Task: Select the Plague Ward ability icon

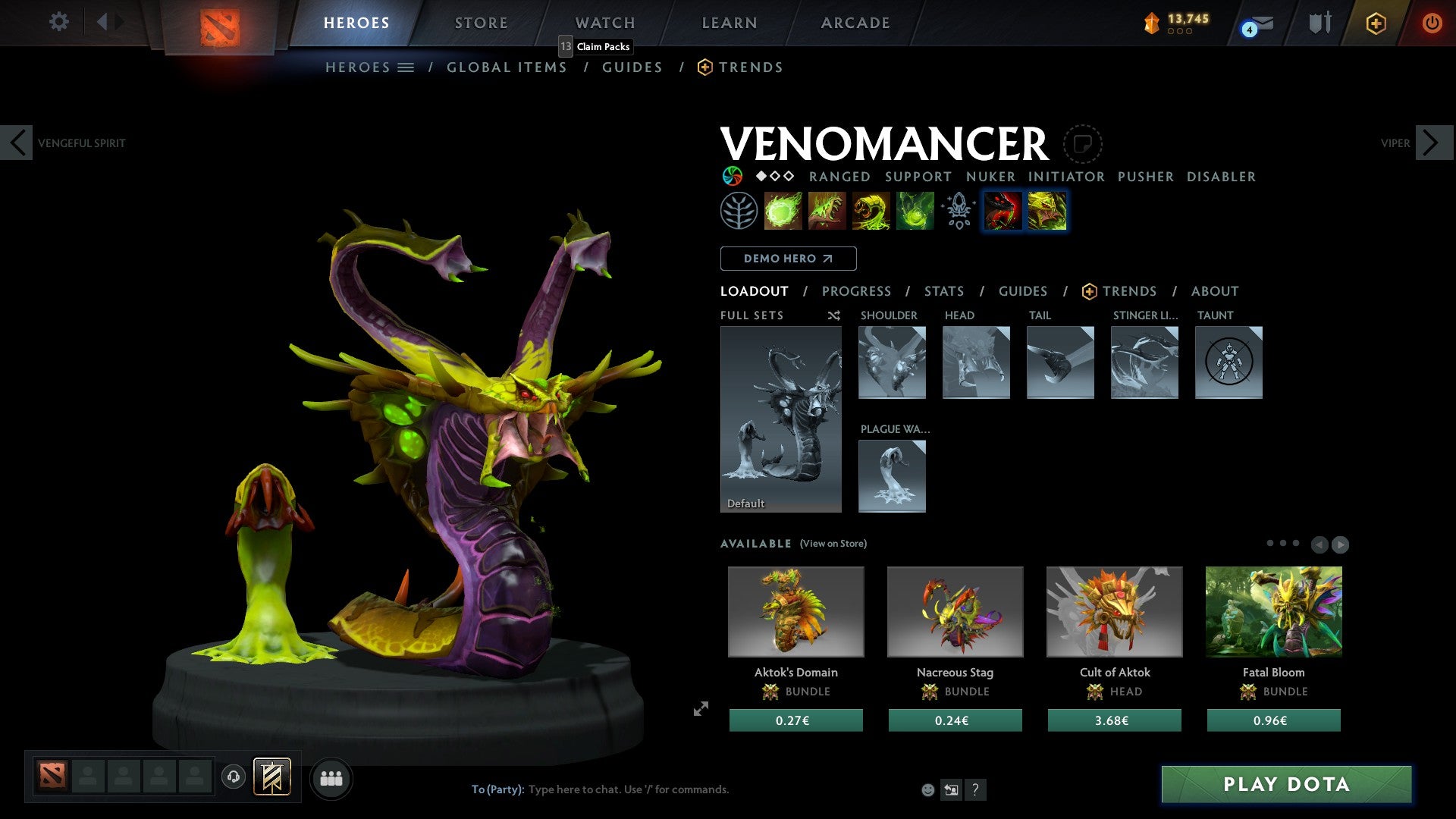Action: [x=872, y=212]
